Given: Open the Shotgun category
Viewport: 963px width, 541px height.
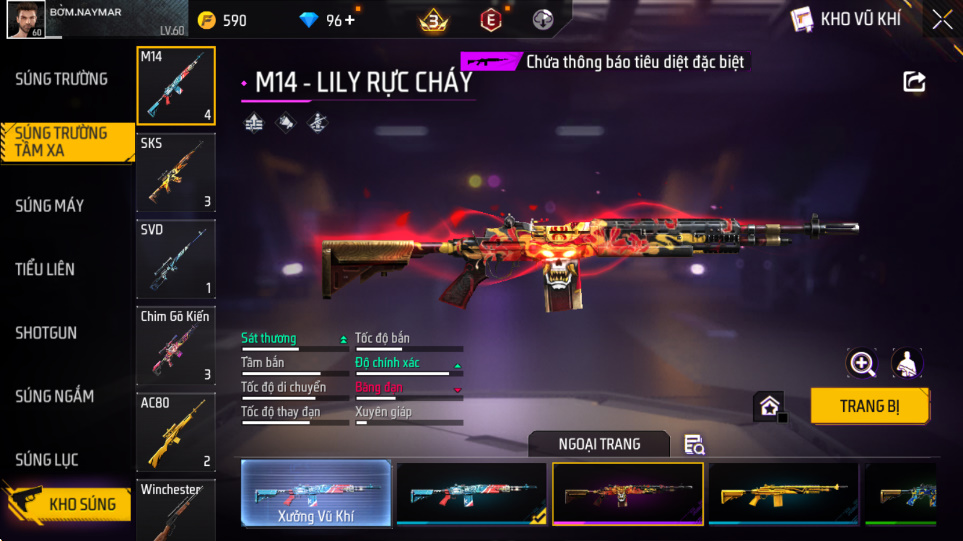Looking at the screenshot, I should (46, 333).
